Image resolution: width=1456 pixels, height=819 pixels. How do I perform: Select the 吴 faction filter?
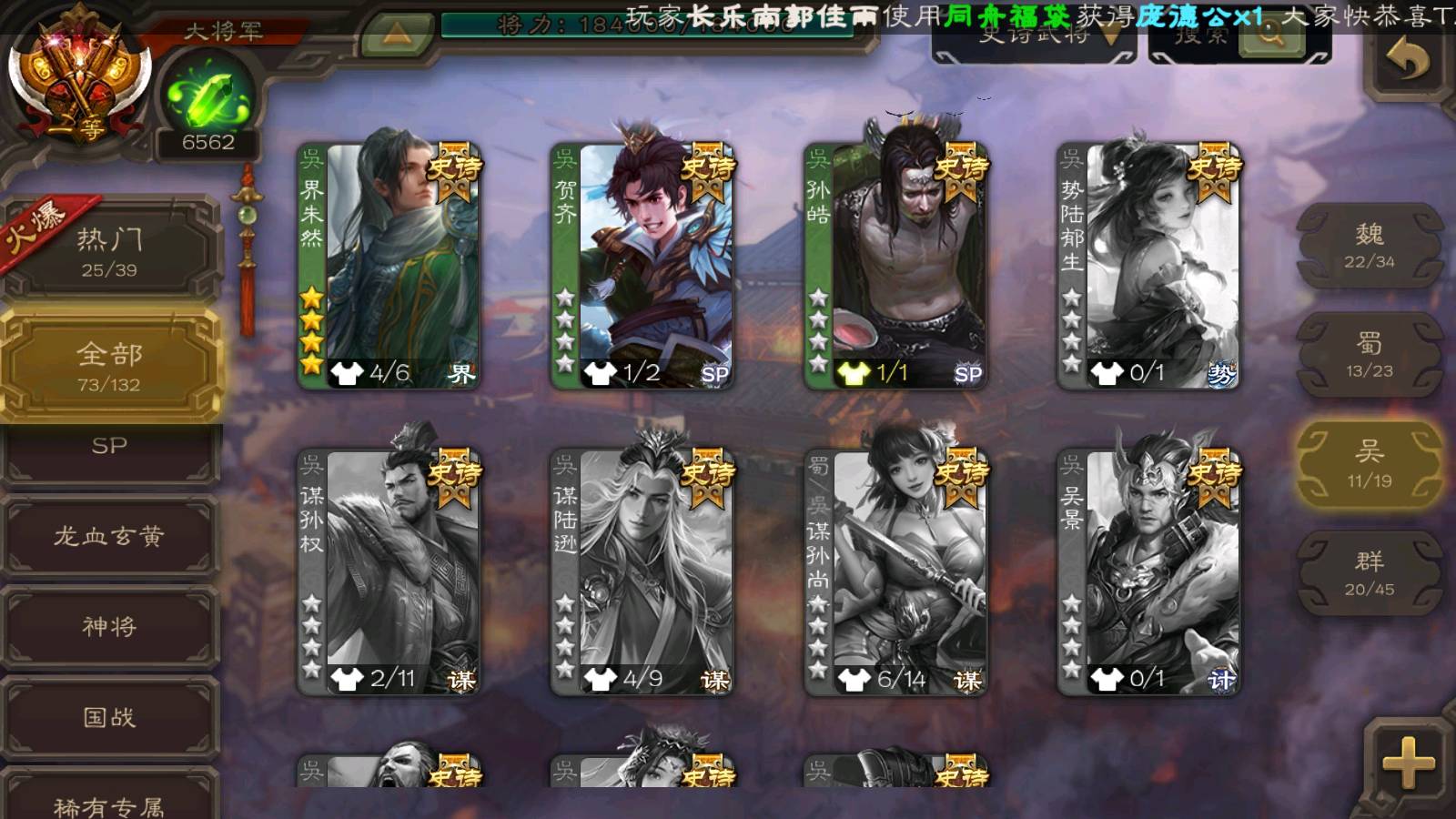pyautogui.click(x=1369, y=464)
